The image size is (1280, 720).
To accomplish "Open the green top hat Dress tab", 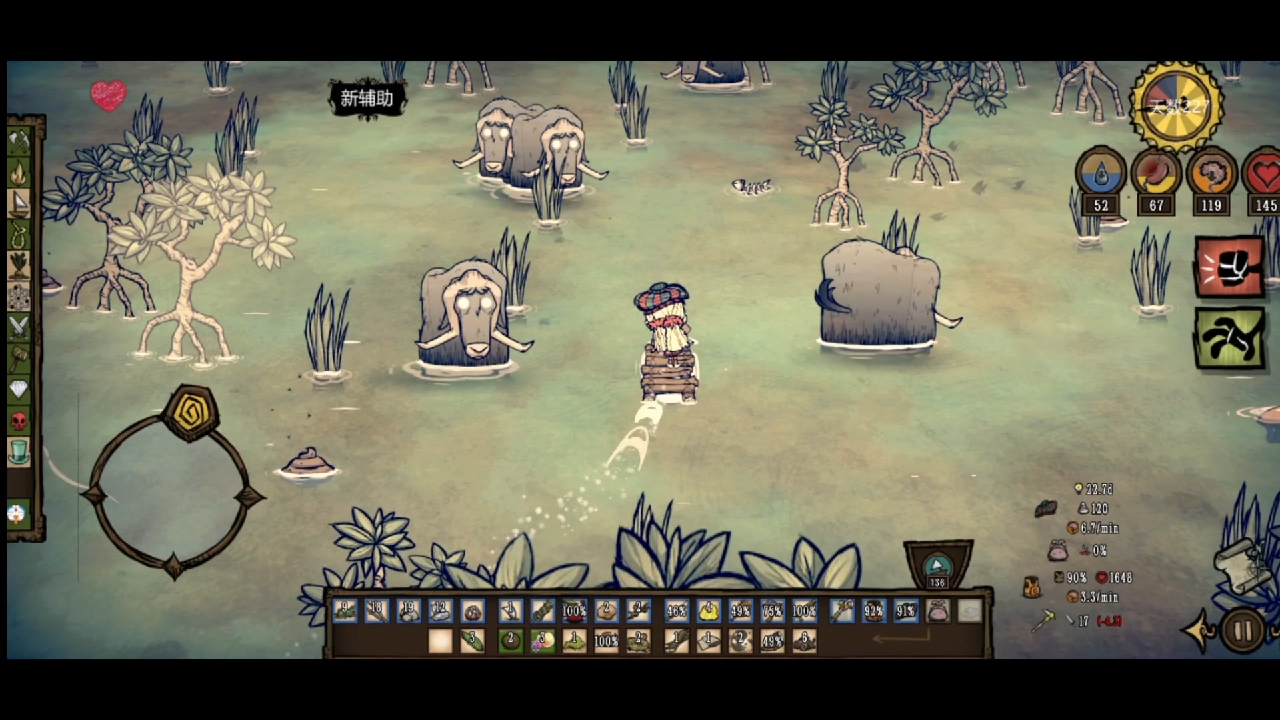I will click(x=19, y=451).
